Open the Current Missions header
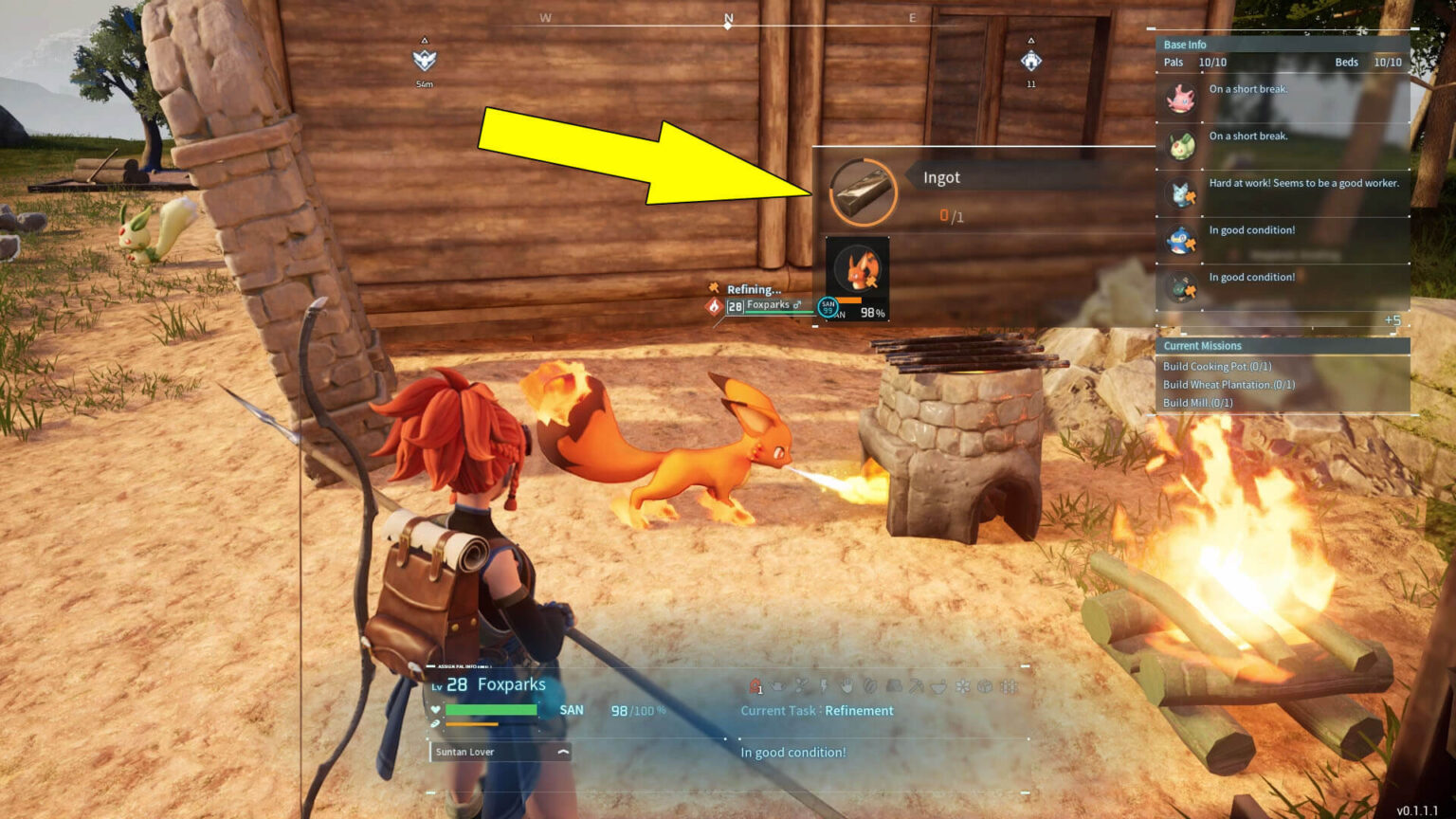Screen dimensions: 1456x819 click(x=1202, y=346)
